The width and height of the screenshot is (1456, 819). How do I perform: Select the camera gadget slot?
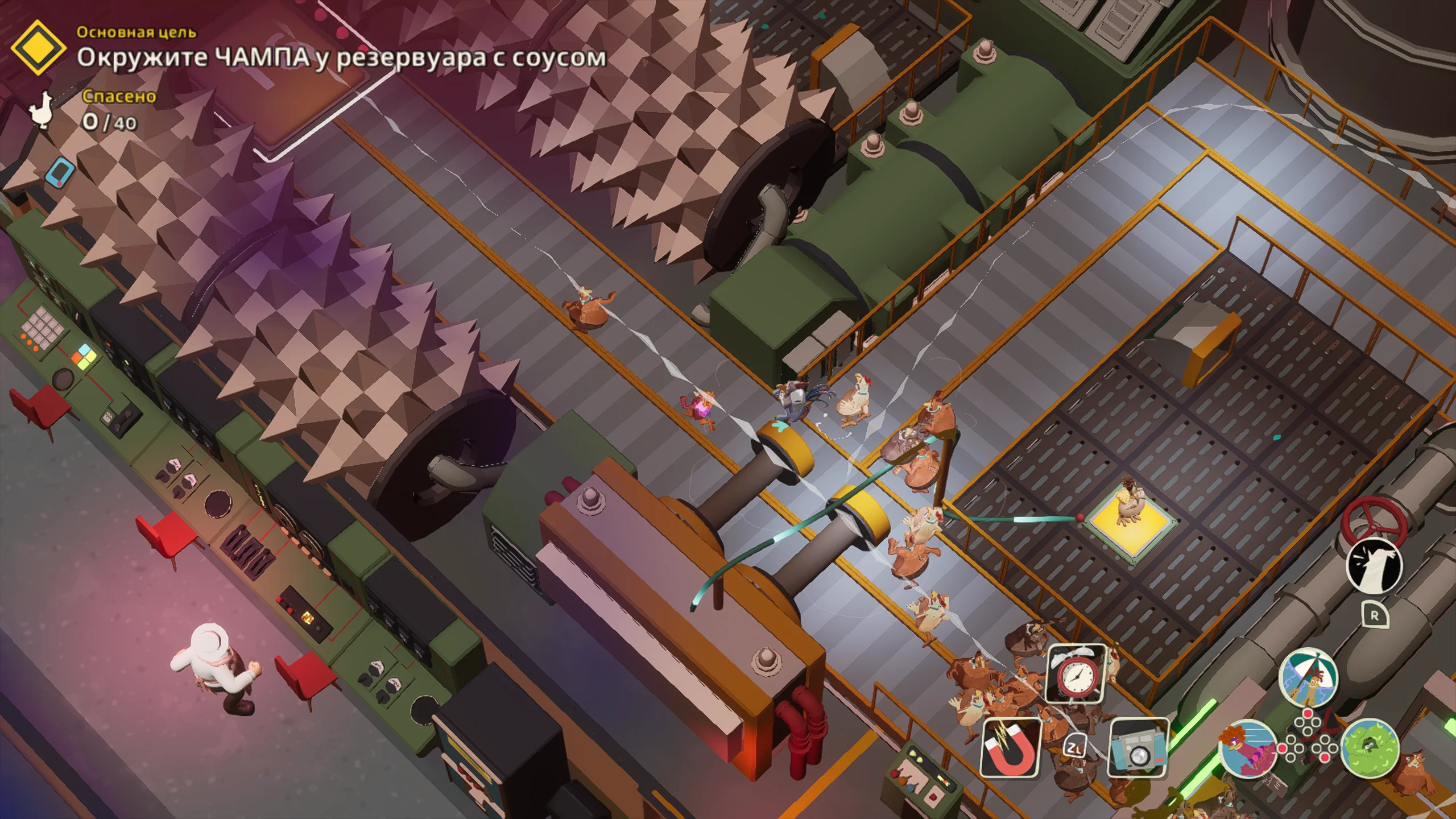[1138, 747]
